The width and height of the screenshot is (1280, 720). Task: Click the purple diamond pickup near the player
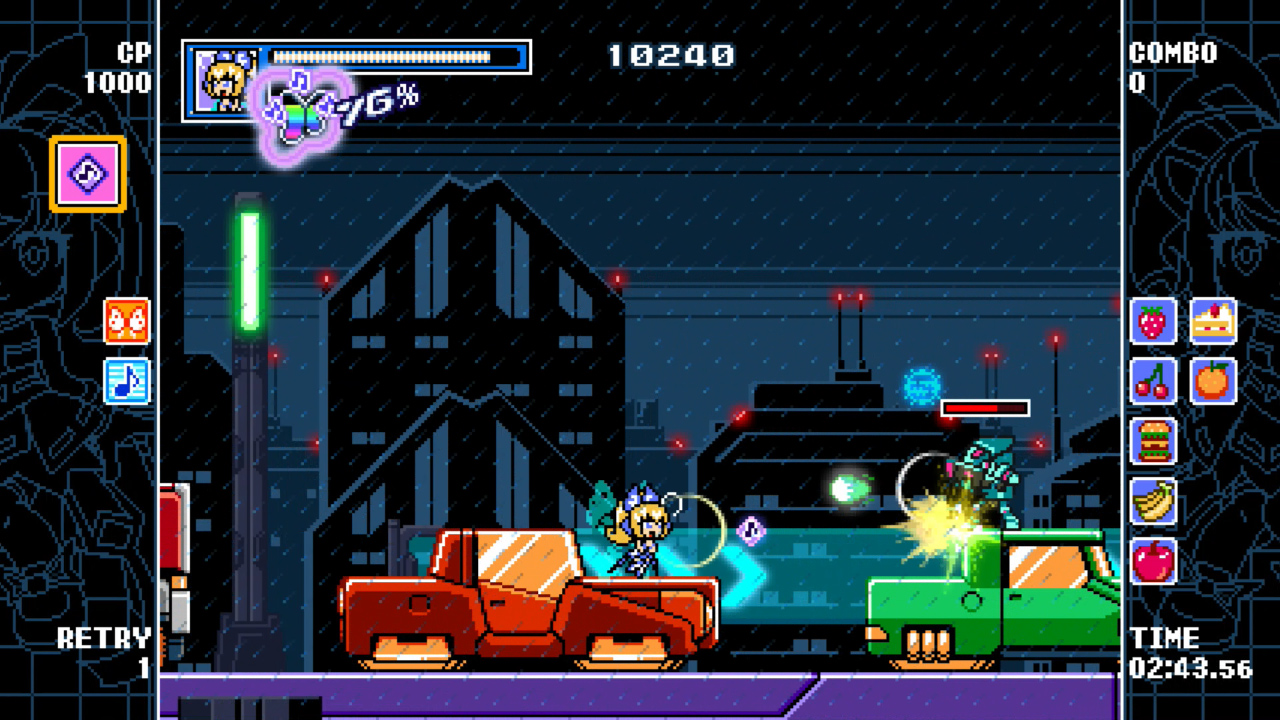[748, 532]
